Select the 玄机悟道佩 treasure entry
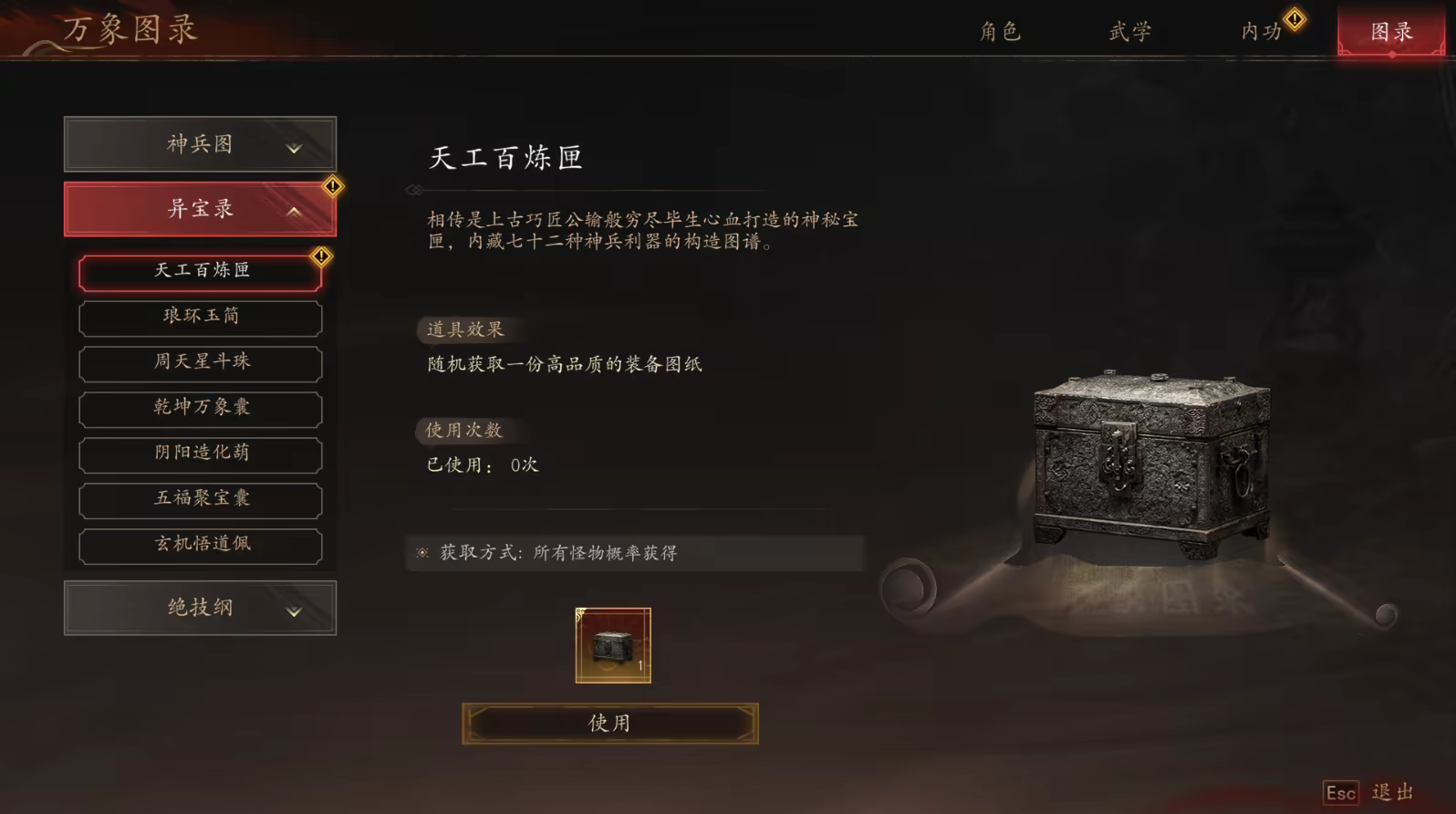Image resolution: width=1456 pixels, height=814 pixels. (200, 545)
